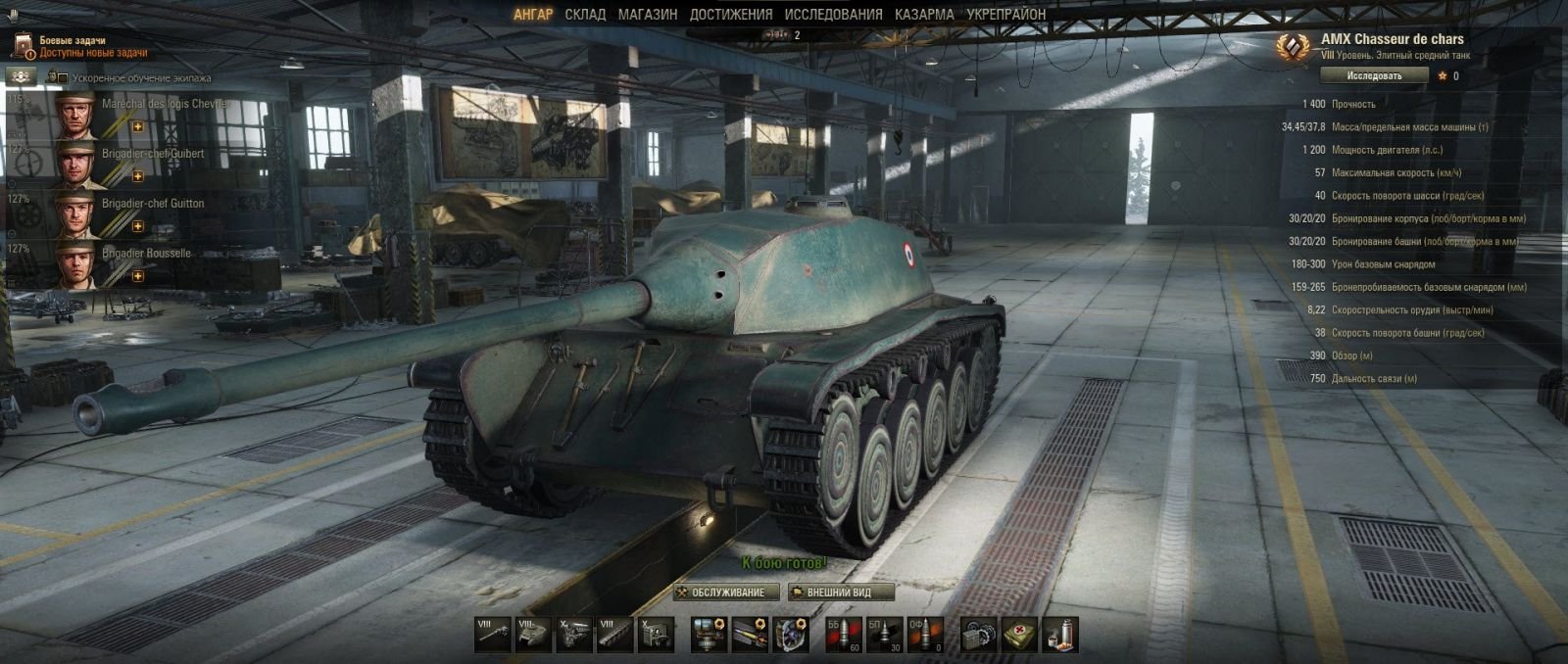Open the Достижения tab

[x=730, y=15]
